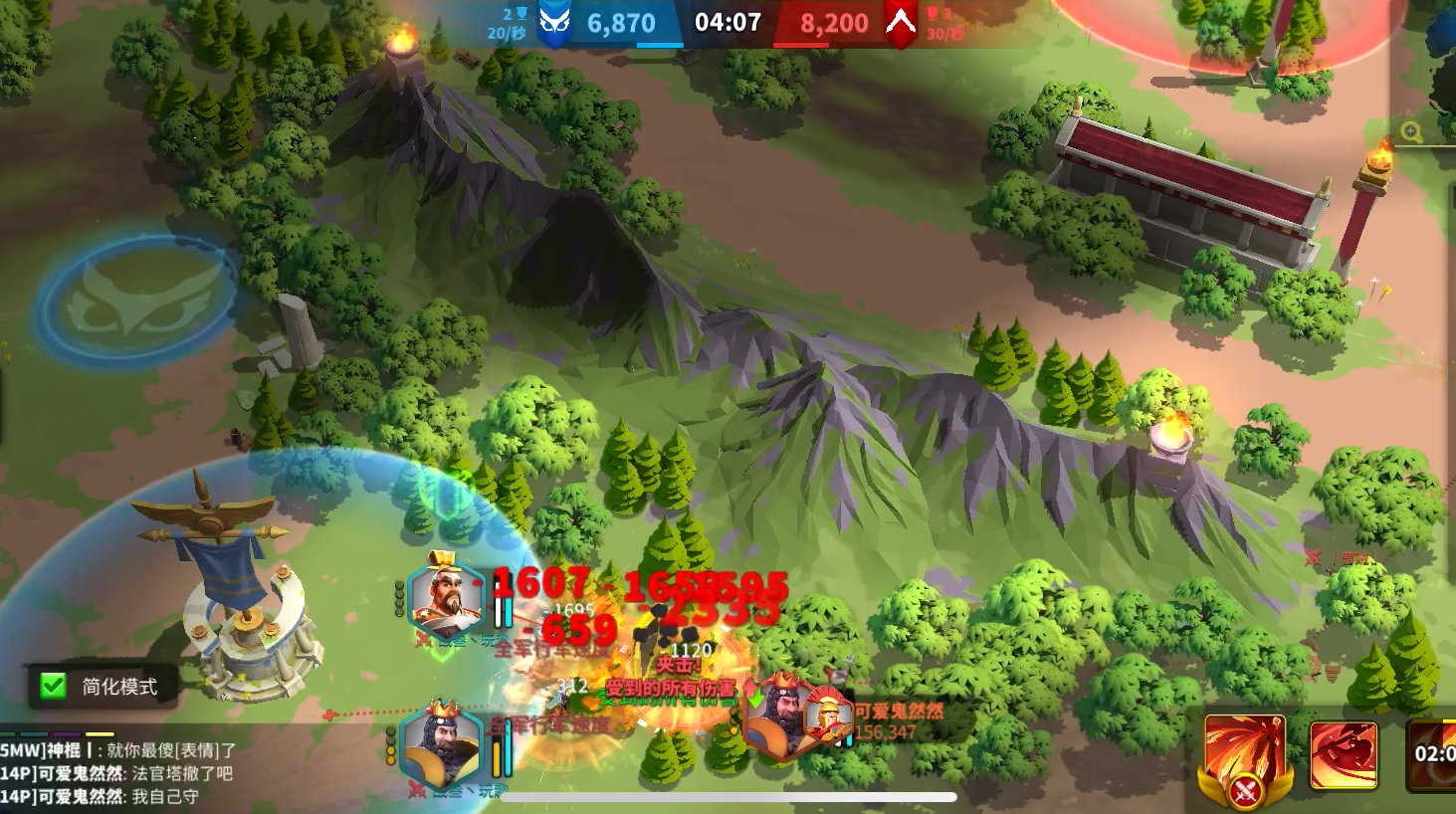This screenshot has height=814, width=1456.
Task: Select the crowned commander in chainmail hood
Action: pyautogui.click(x=441, y=745)
